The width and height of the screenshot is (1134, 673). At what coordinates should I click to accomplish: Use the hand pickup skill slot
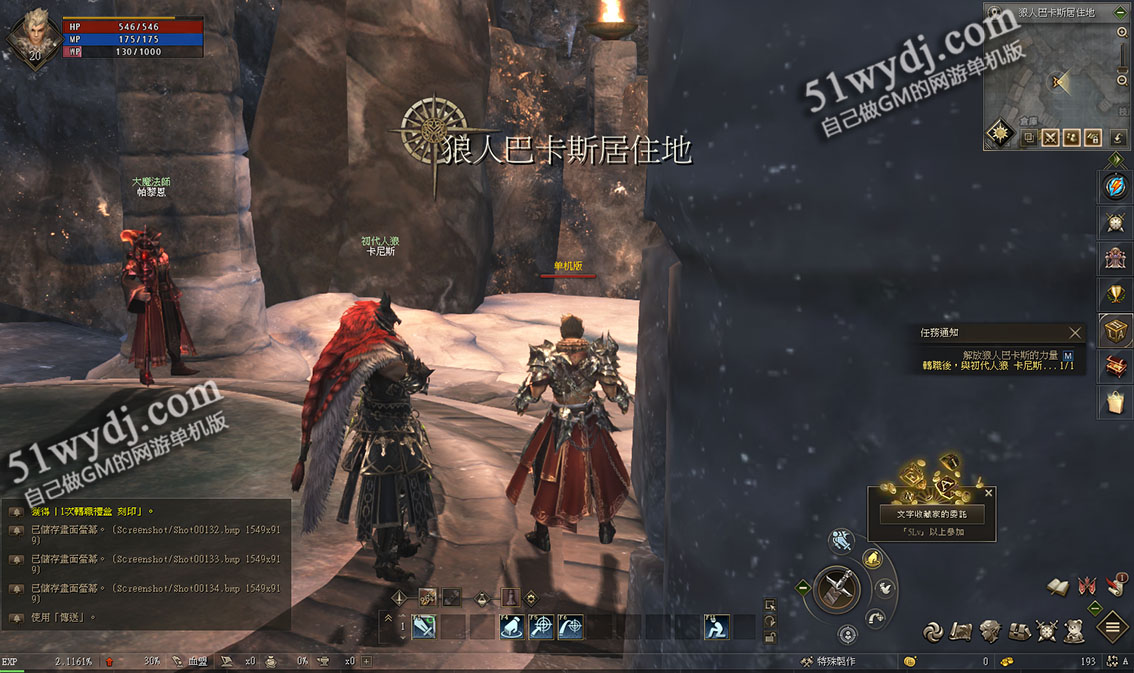510,627
